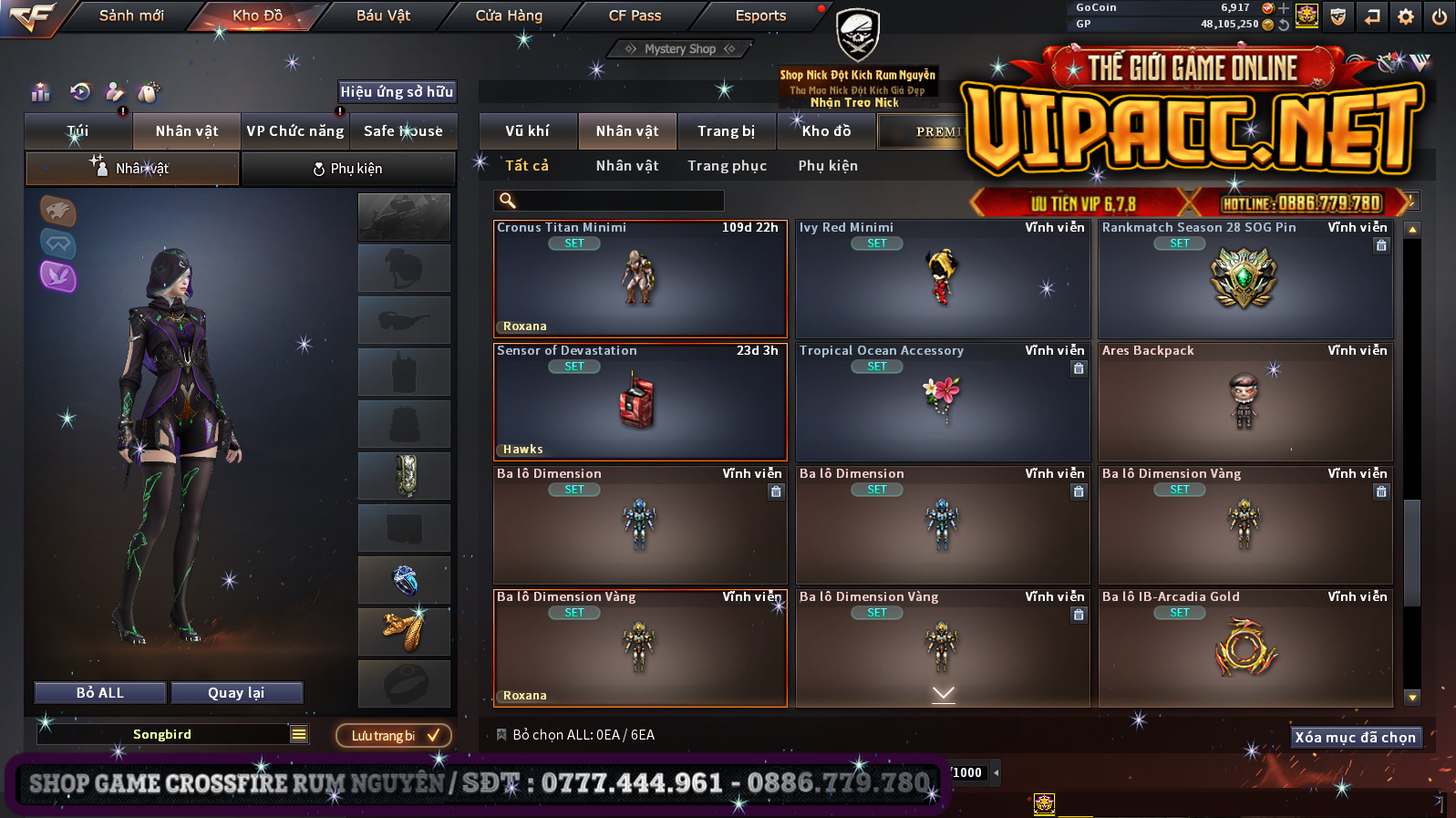1456x818 pixels.
Task: Click the Quay lại button
Action: point(236,693)
